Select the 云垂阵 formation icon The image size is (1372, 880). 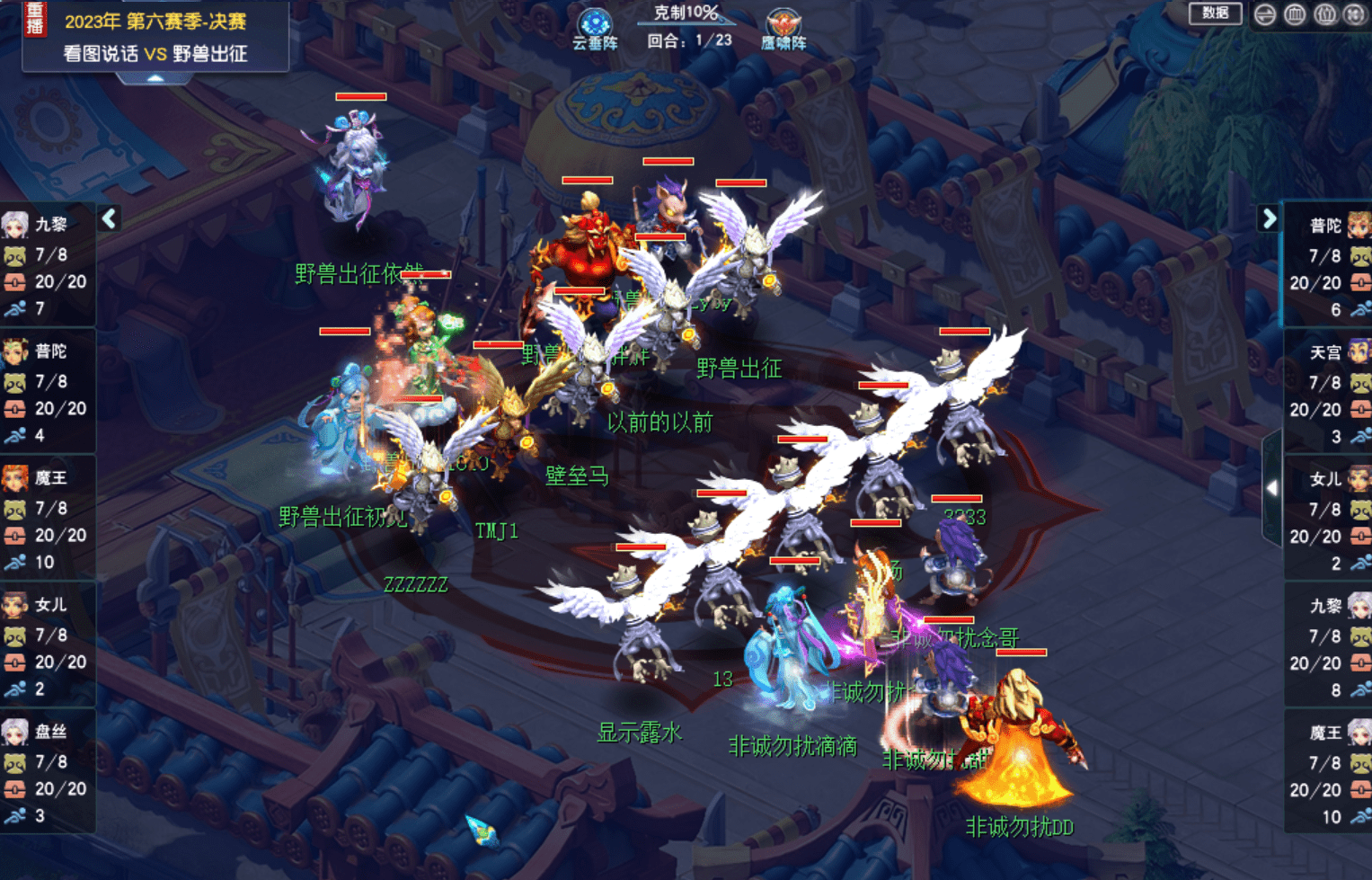point(594,28)
